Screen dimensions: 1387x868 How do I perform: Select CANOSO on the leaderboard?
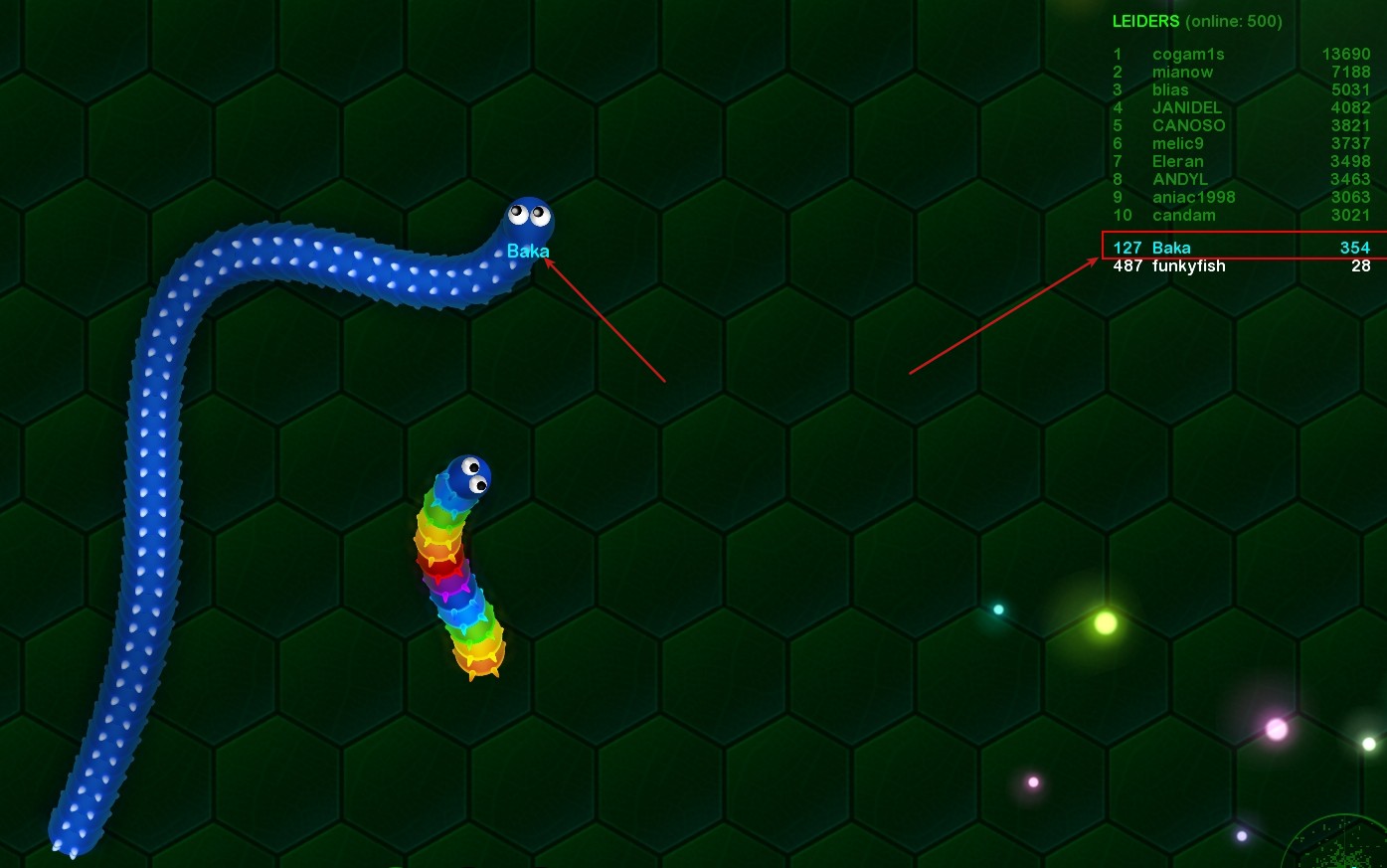tap(1188, 125)
